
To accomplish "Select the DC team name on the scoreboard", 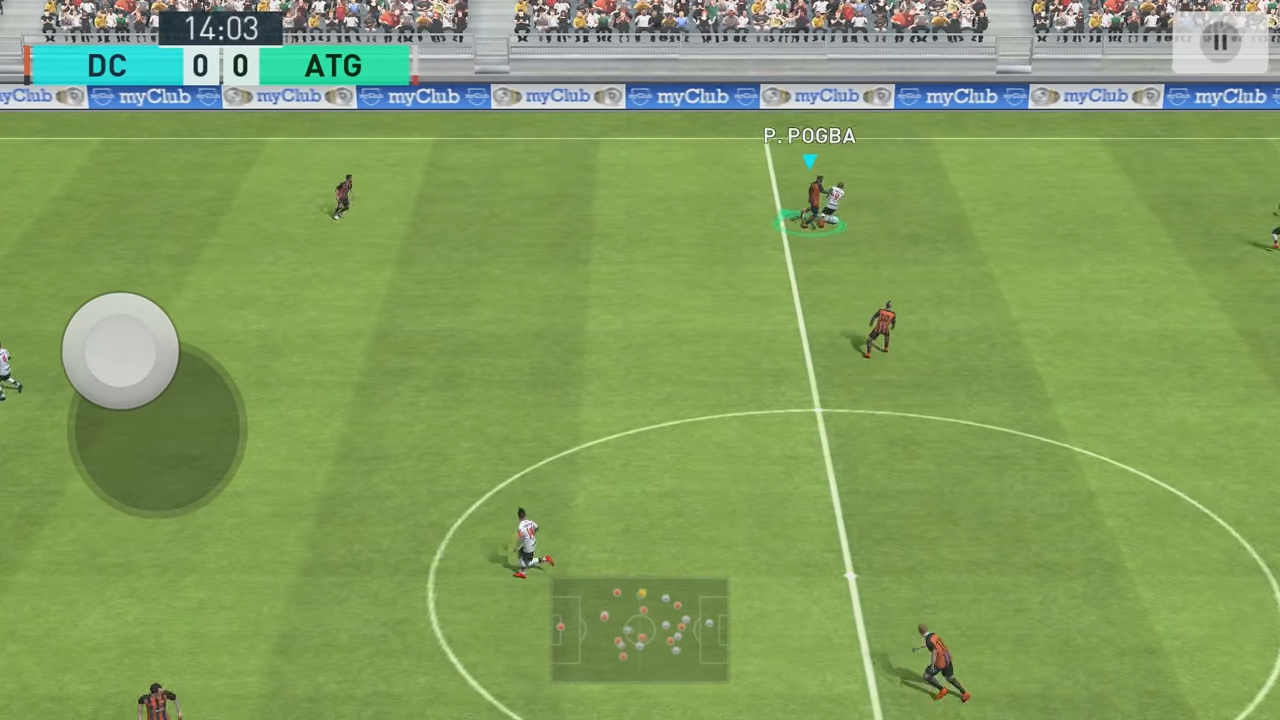I will click(107, 63).
